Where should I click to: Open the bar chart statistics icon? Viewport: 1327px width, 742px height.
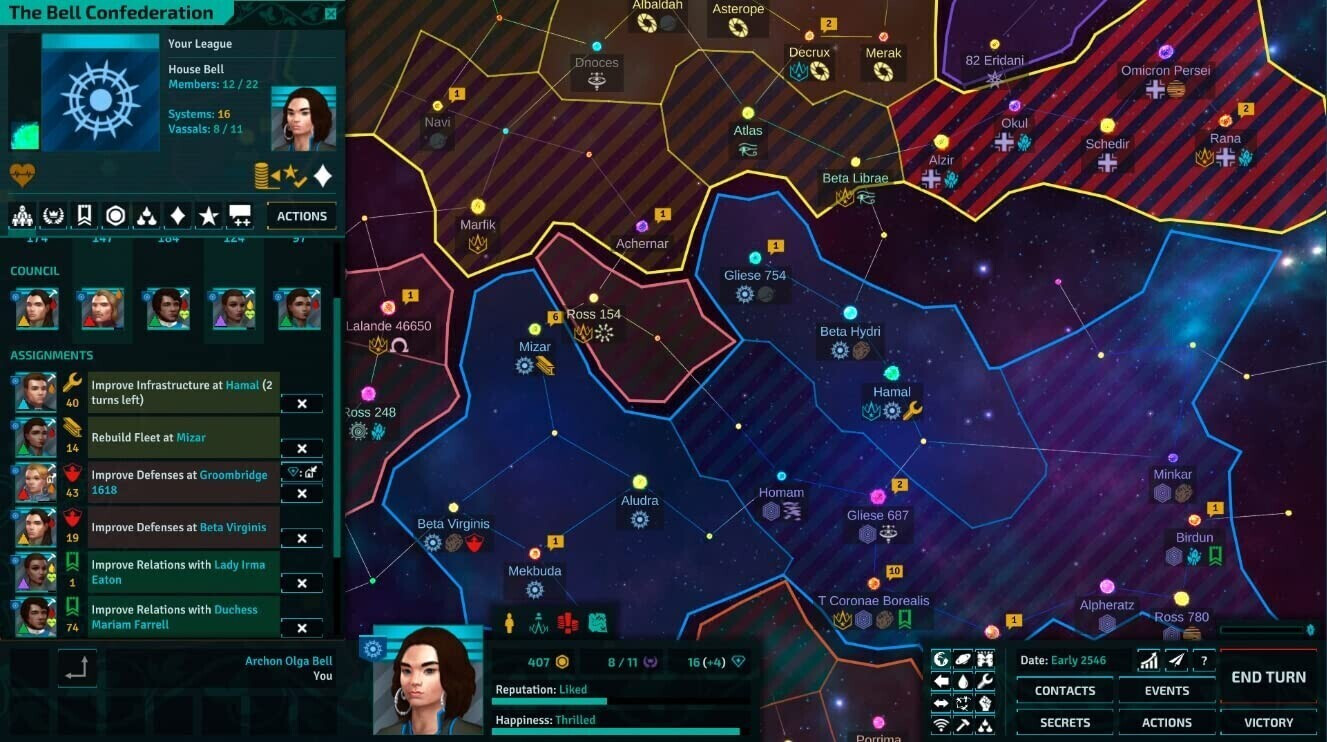pos(1149,661)
